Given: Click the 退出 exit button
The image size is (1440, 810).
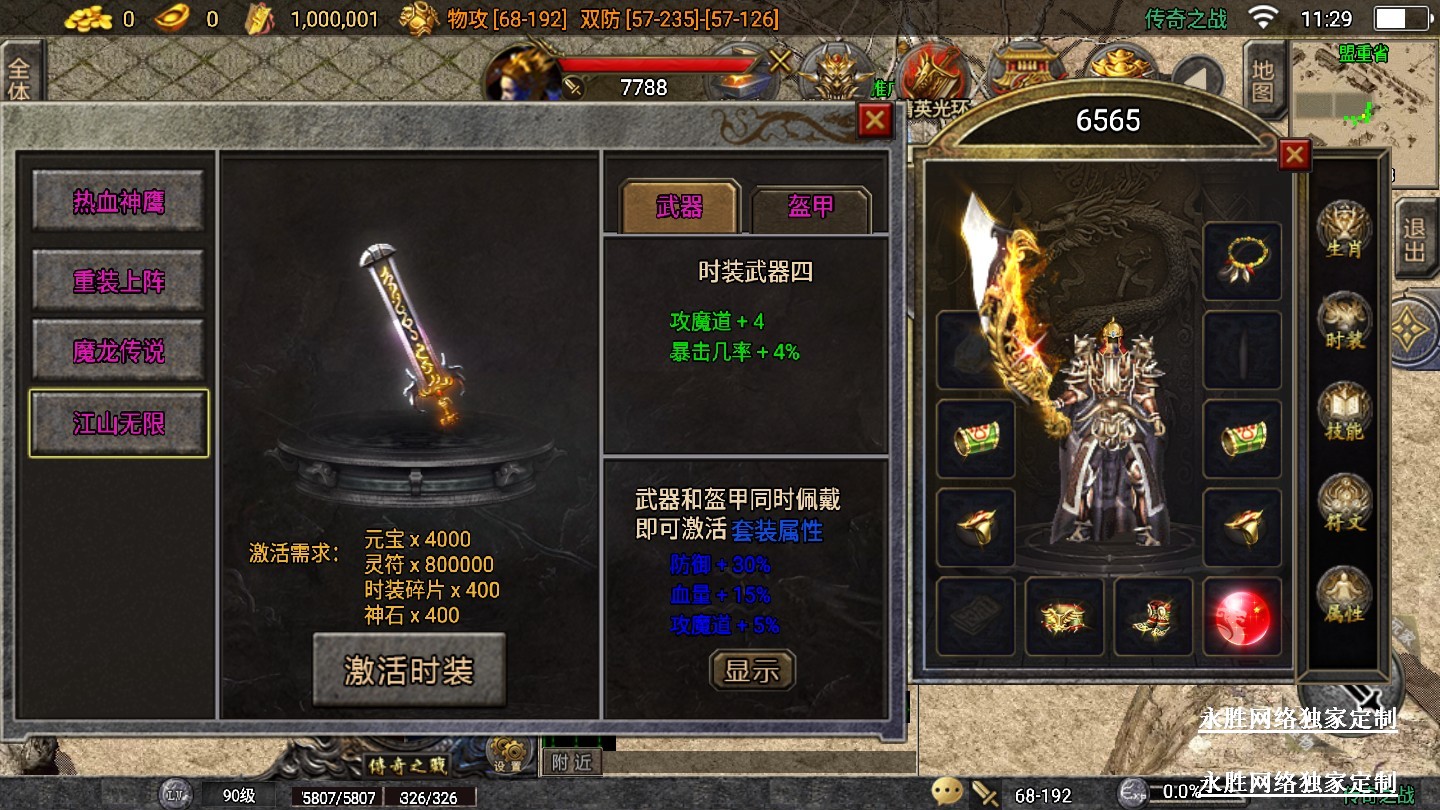Looking at the screenshot, I should coord(1414,240).
